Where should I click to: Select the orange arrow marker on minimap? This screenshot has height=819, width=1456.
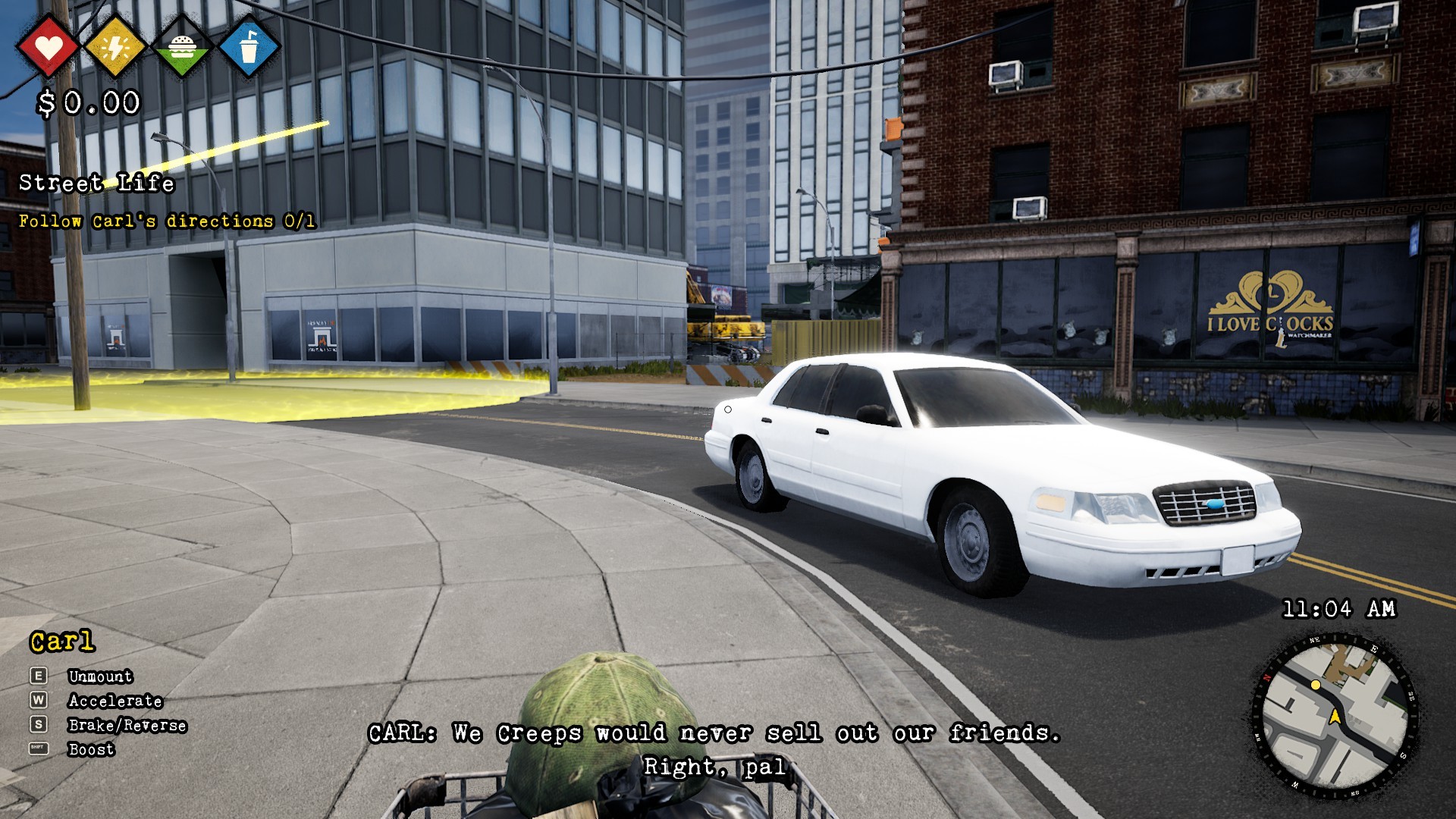(1335, 717)
